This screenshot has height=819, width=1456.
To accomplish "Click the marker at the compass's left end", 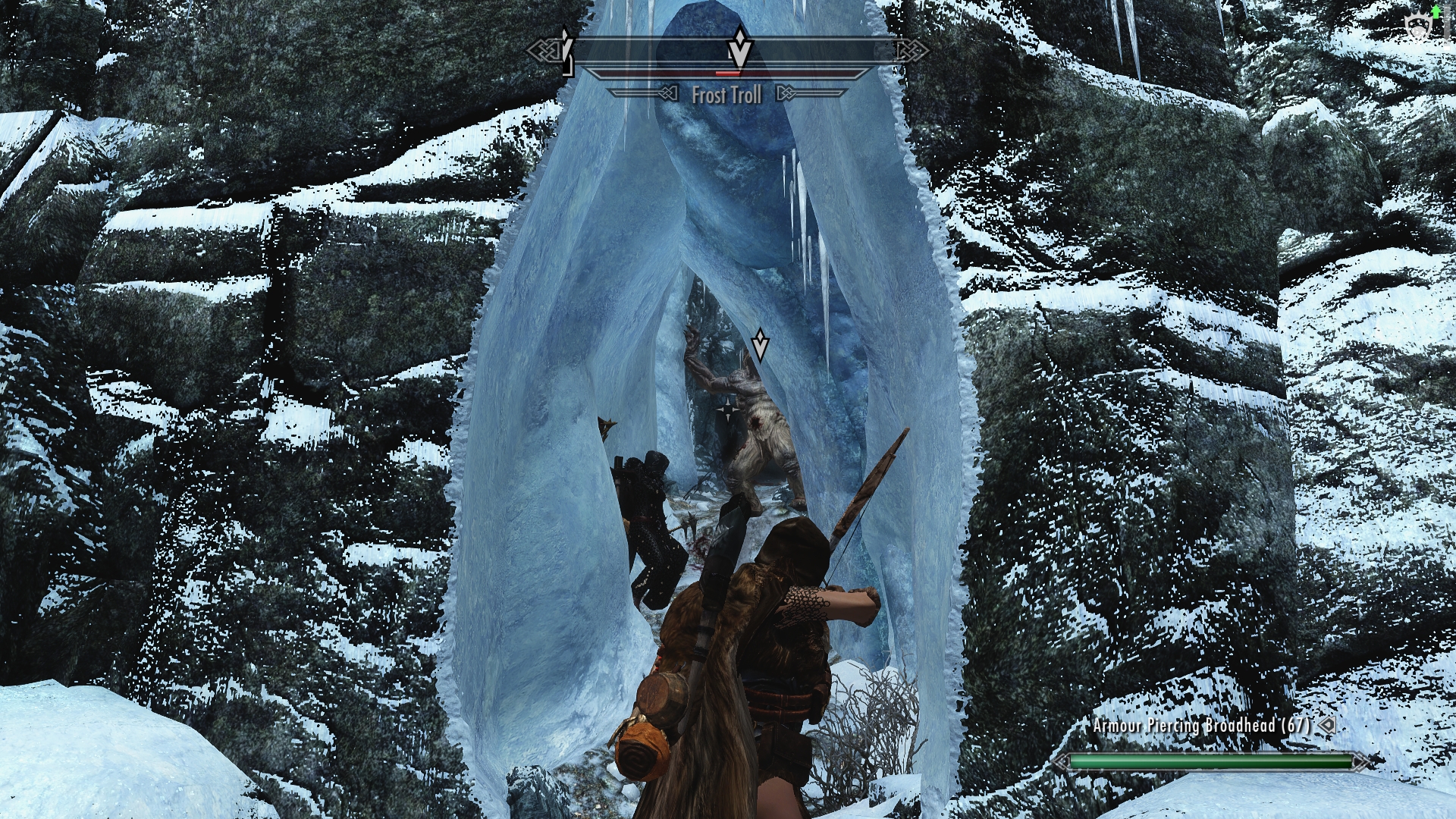I will [566, 50].
